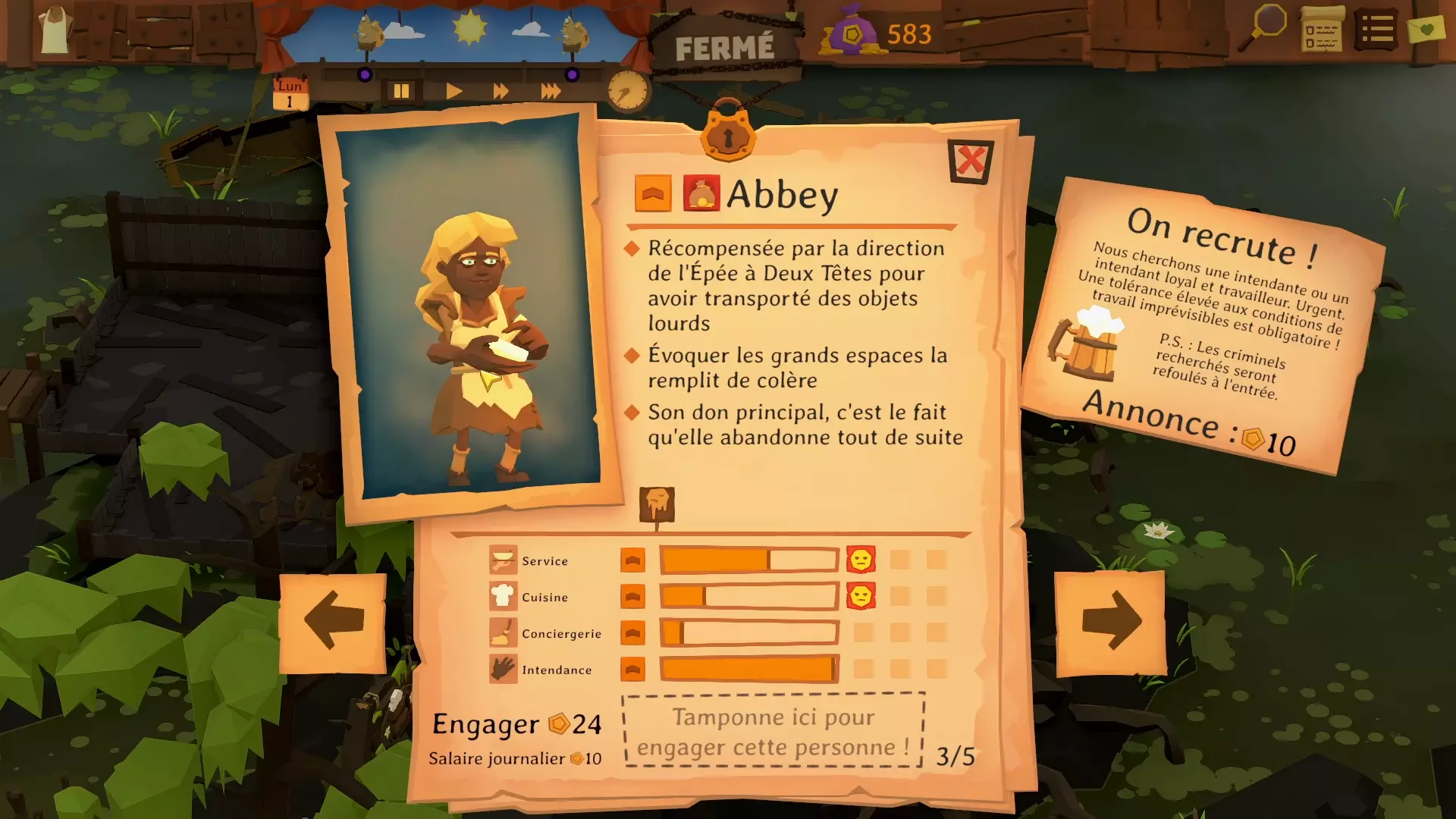Click the Cuisine chef hat icon
The image size is (1456, 819).
point(503,597)
